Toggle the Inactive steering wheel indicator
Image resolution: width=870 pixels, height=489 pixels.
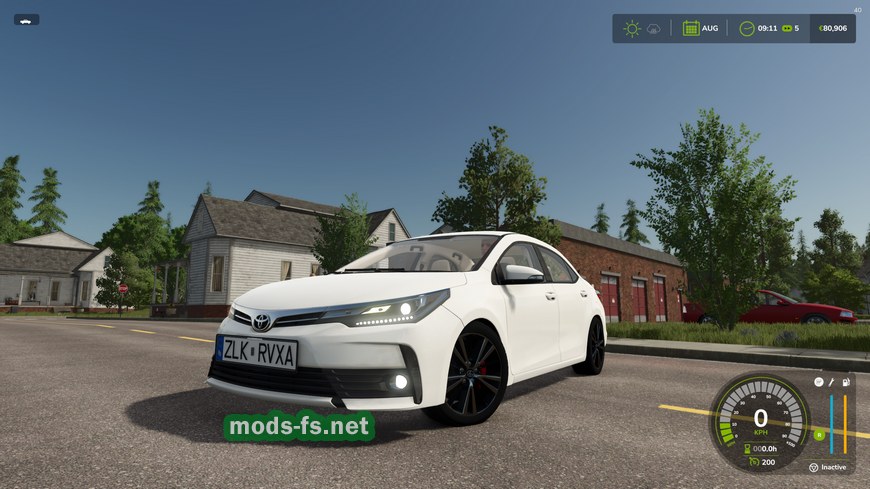pos(813,466)
